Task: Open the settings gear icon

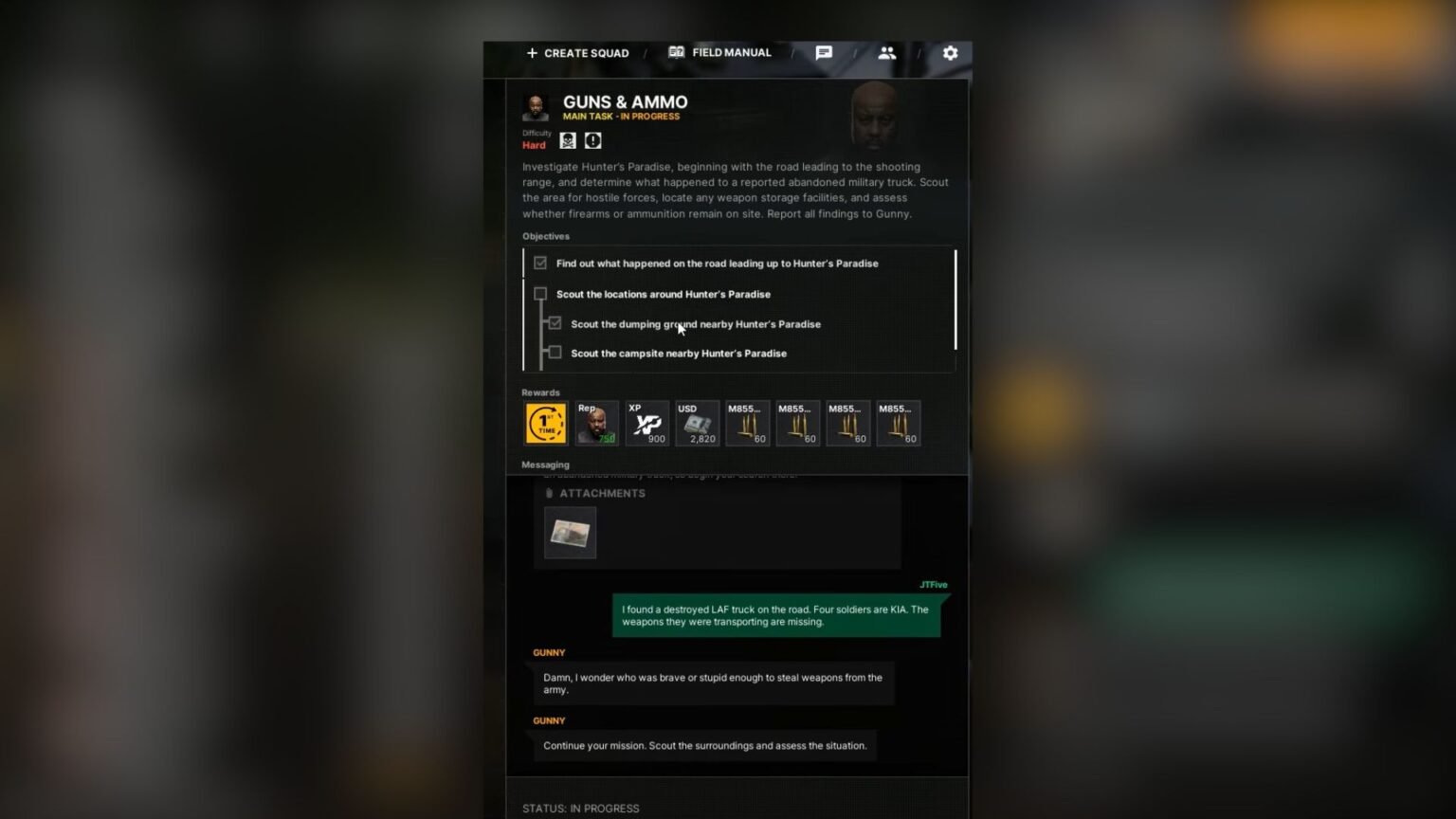Action: [949, 53]
